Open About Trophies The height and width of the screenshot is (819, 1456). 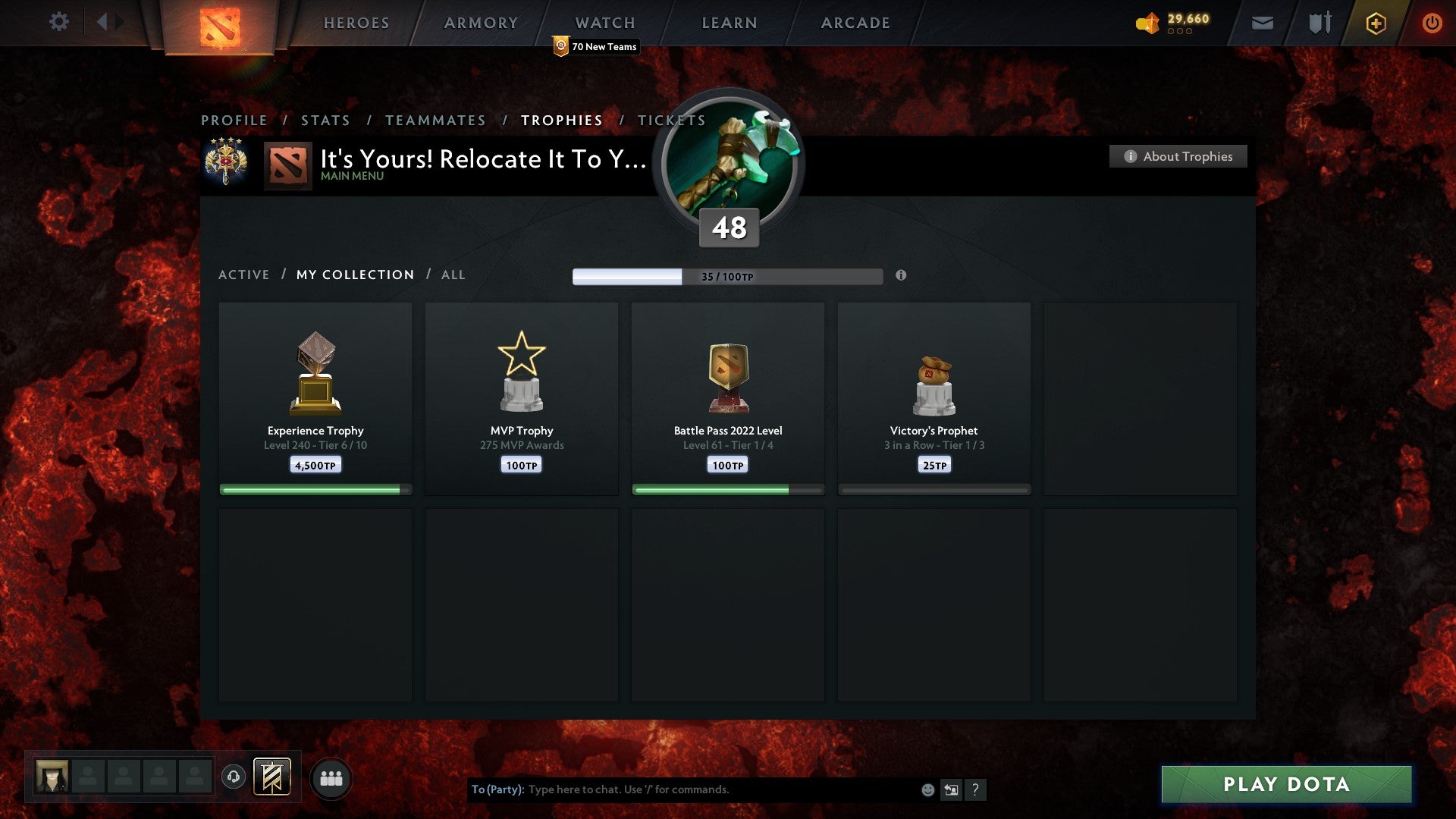tap(1178, 156)
